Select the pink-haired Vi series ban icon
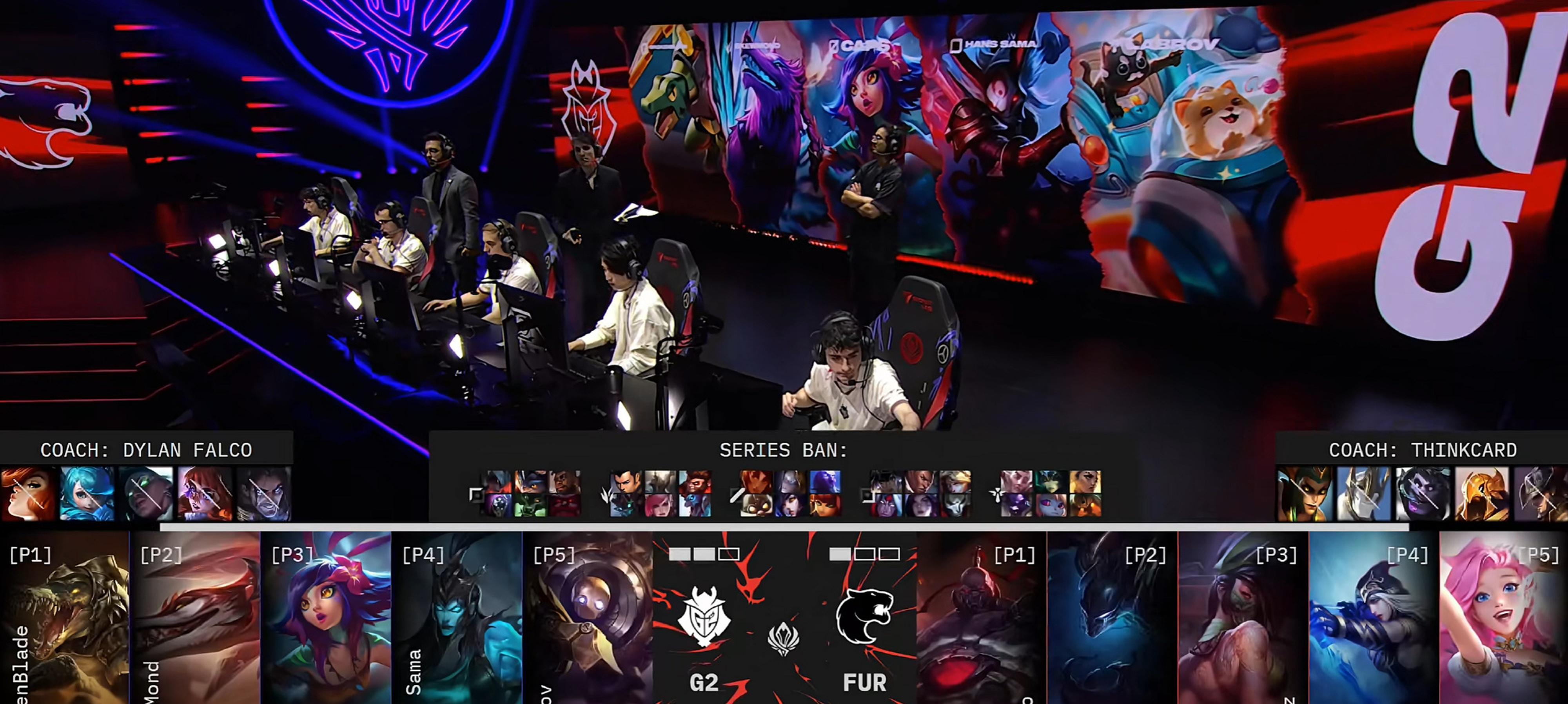The image size is (1568, 704). (661, 505)
